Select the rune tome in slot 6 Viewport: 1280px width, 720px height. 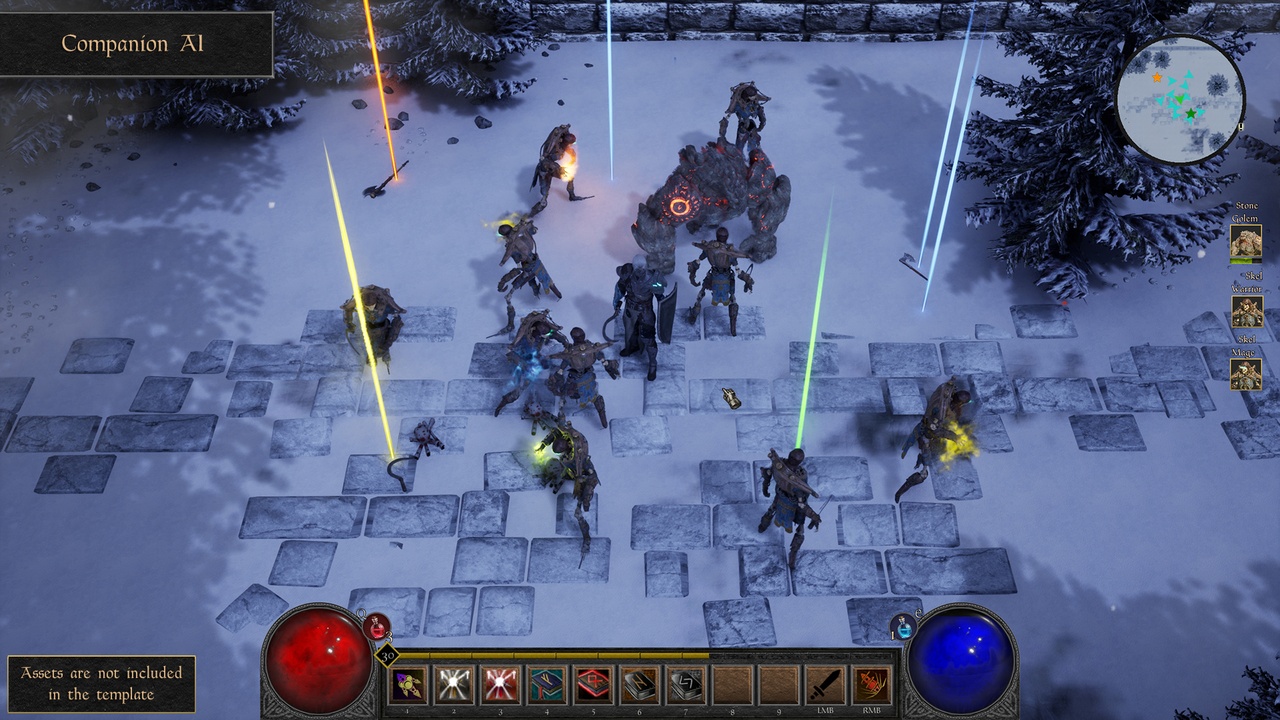click(640, 685)
